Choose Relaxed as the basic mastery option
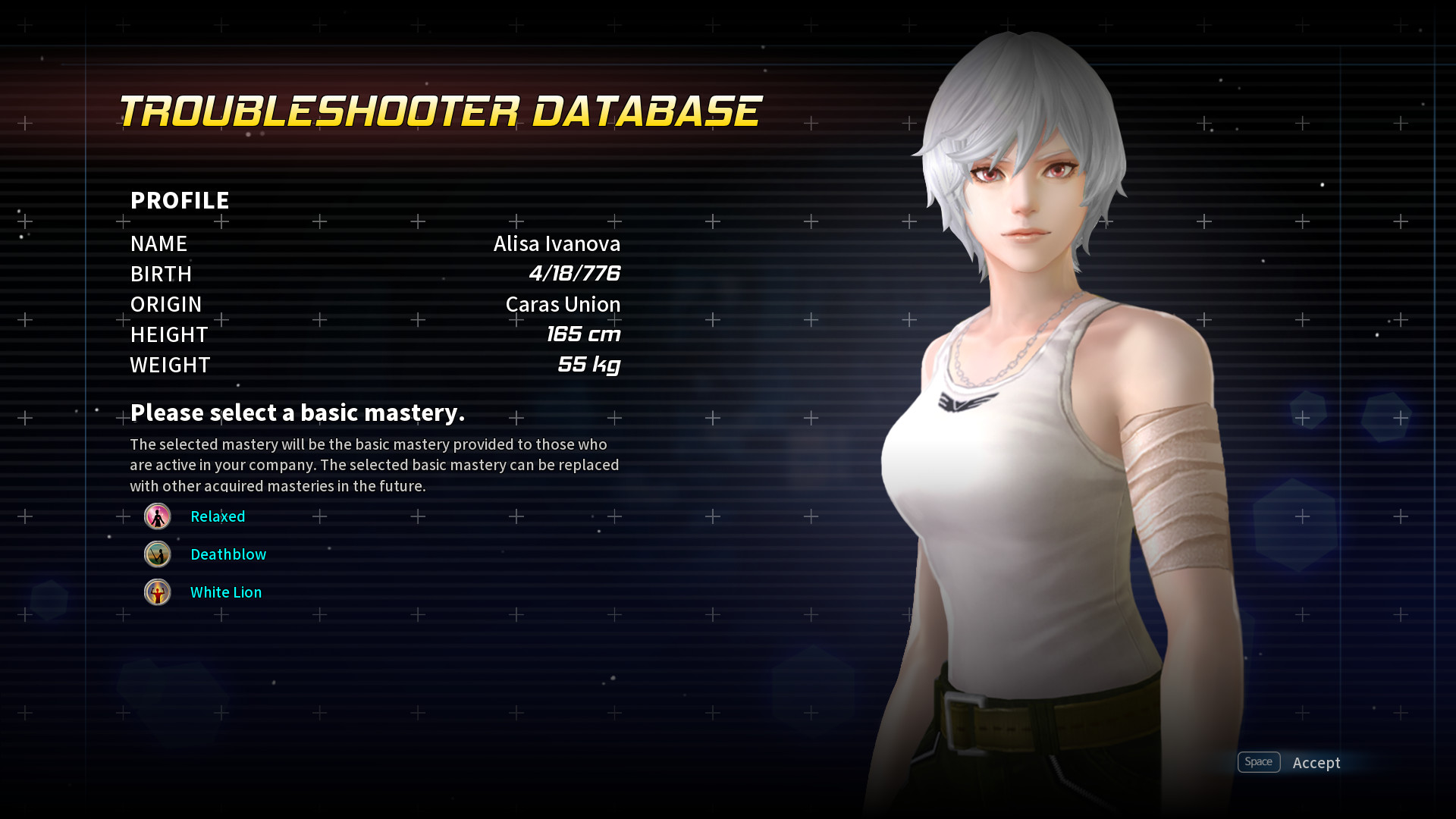Screen dimensions: 1456x819 [218, 516]
